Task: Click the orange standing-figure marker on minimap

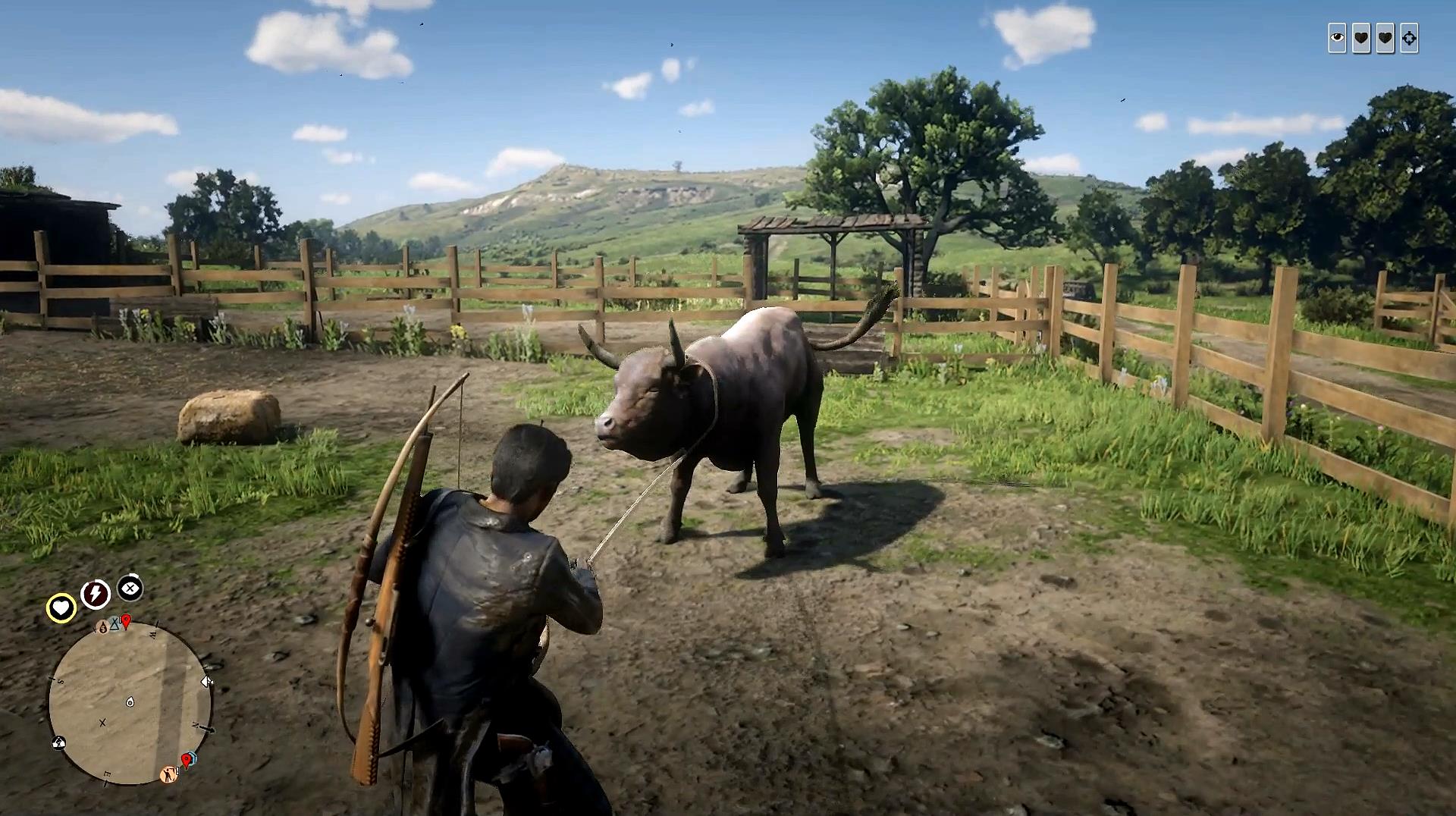Action: click(169, 774)
